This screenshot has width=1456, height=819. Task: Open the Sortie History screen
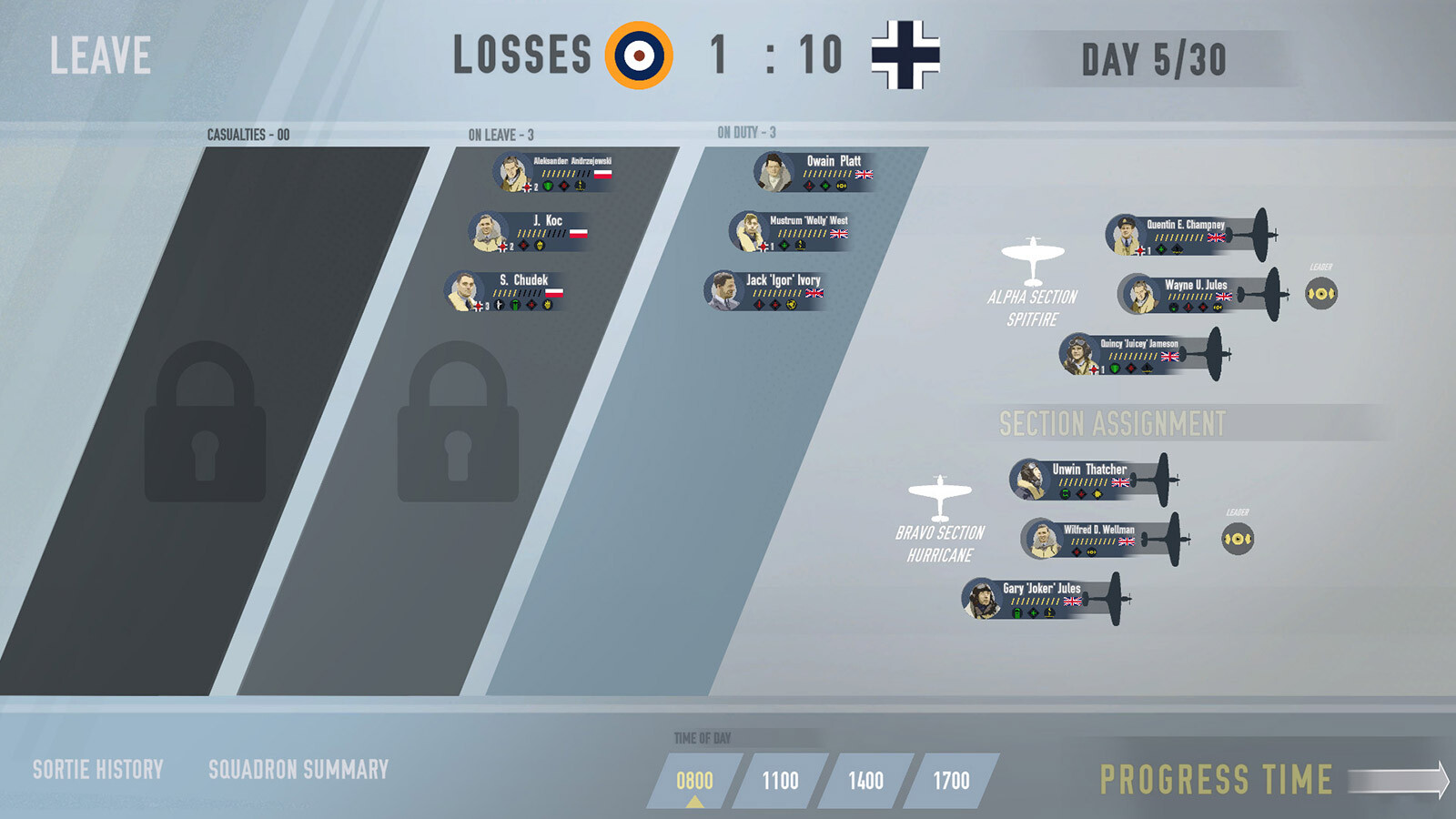coord(98,770)
